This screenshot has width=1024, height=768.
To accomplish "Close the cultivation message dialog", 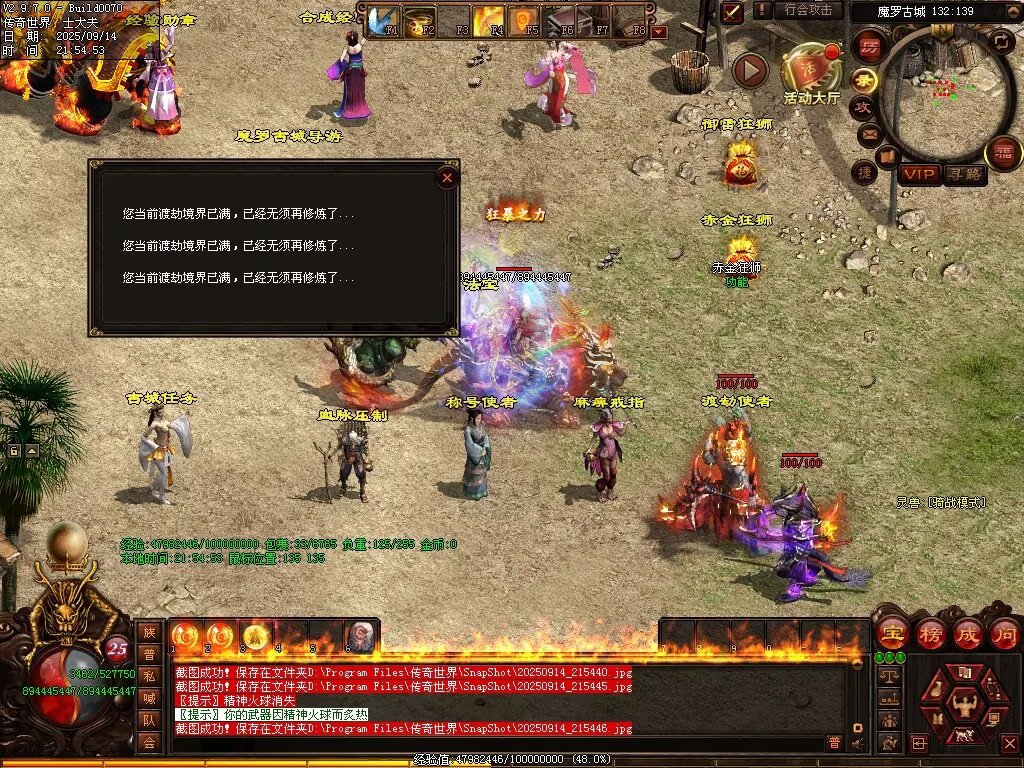I will (447, 178).
